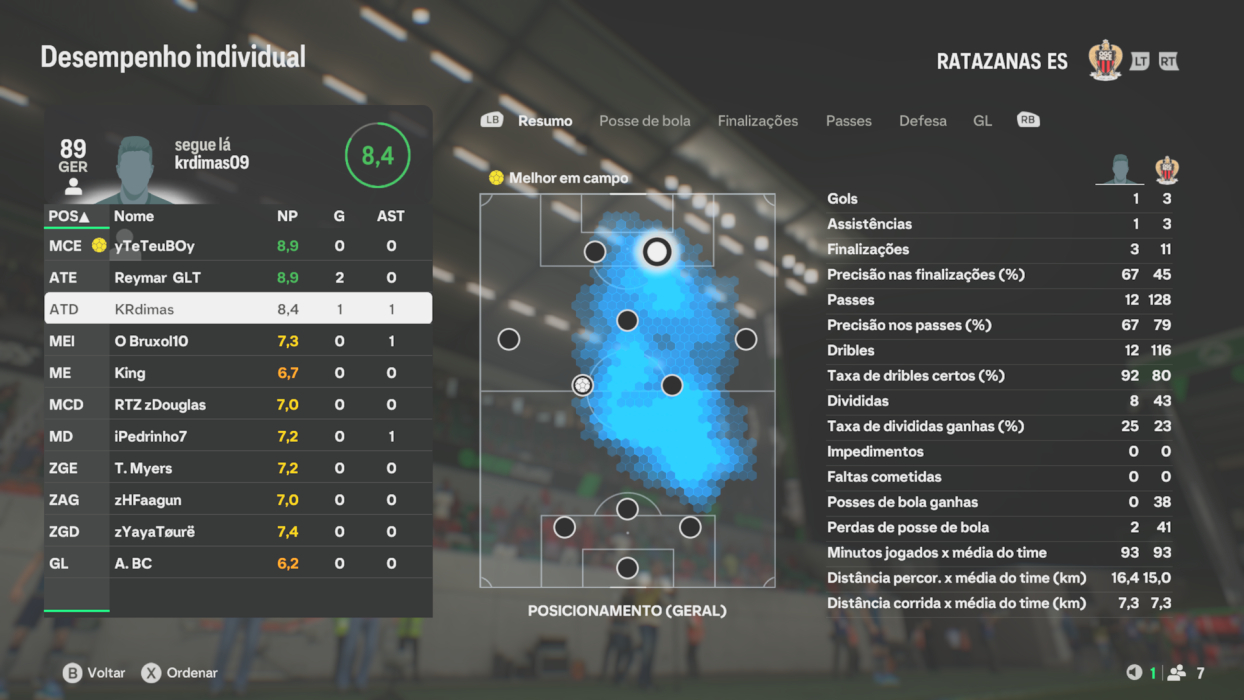
Task: Select player row yTeTeuBOy
Action: tap(238, 246)
